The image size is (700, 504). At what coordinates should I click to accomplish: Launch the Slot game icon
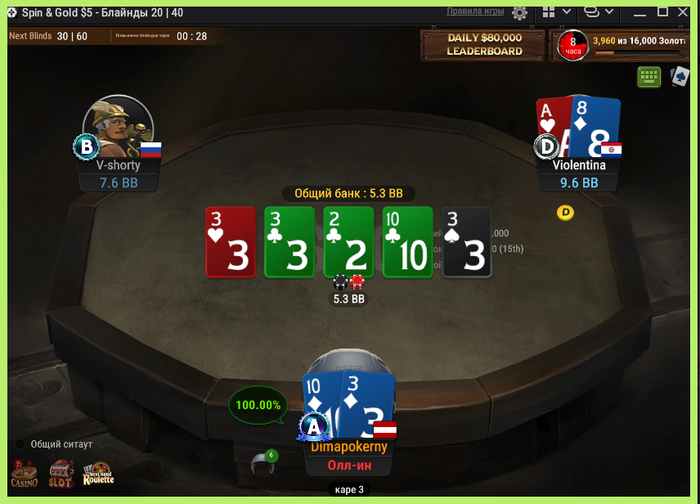click(x=62, y=474)
